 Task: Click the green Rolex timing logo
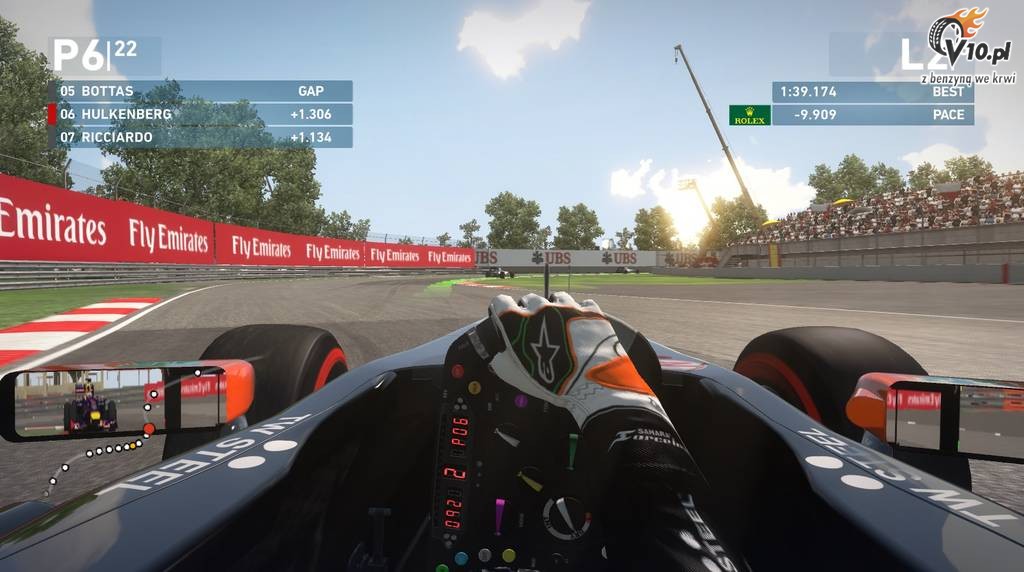pyautogui.click(x=749, y=115)
